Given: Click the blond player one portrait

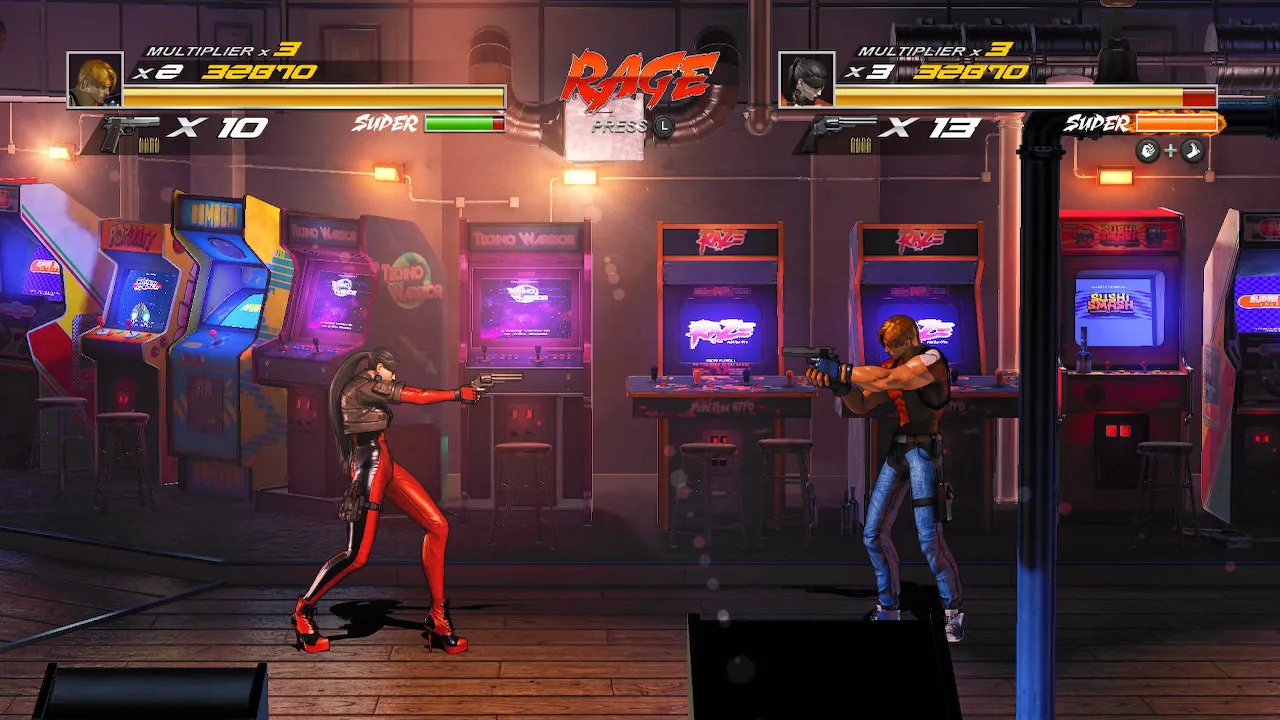Looking at the screenshot, I should (95, 80).
